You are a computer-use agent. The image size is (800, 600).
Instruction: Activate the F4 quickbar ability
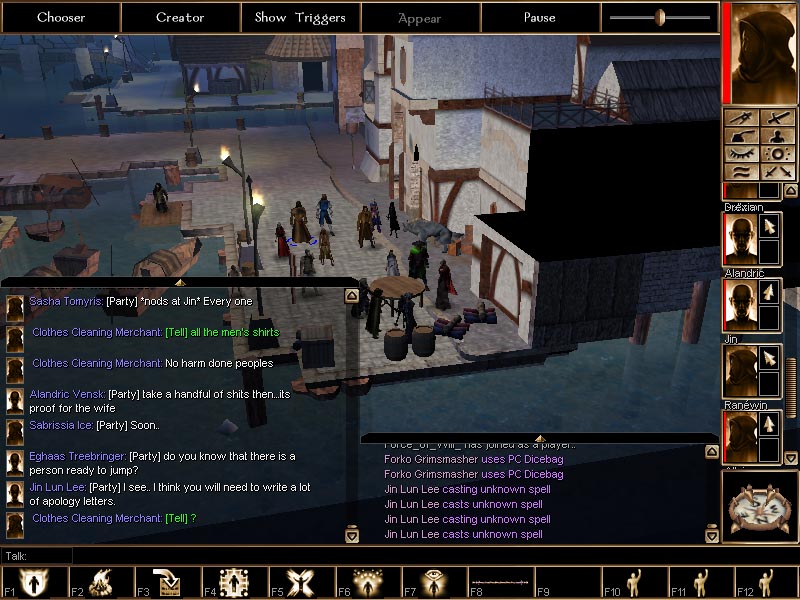click(231, 583)
